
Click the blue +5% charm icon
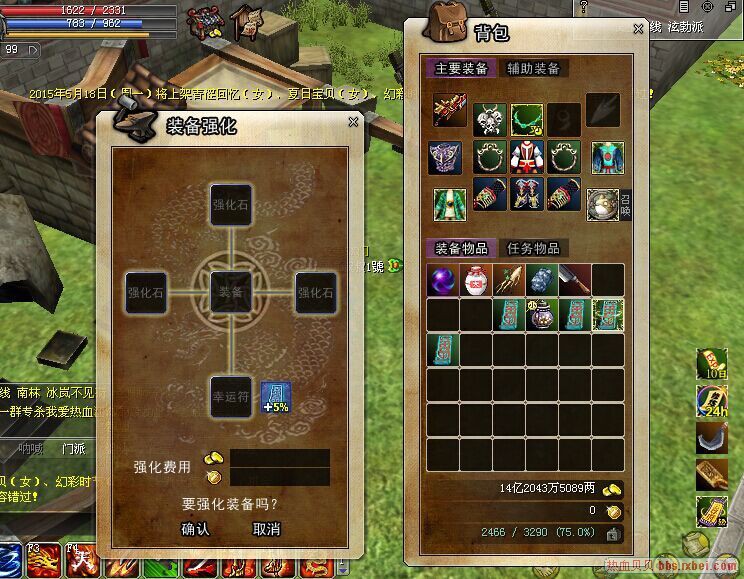tap(275, 397)
